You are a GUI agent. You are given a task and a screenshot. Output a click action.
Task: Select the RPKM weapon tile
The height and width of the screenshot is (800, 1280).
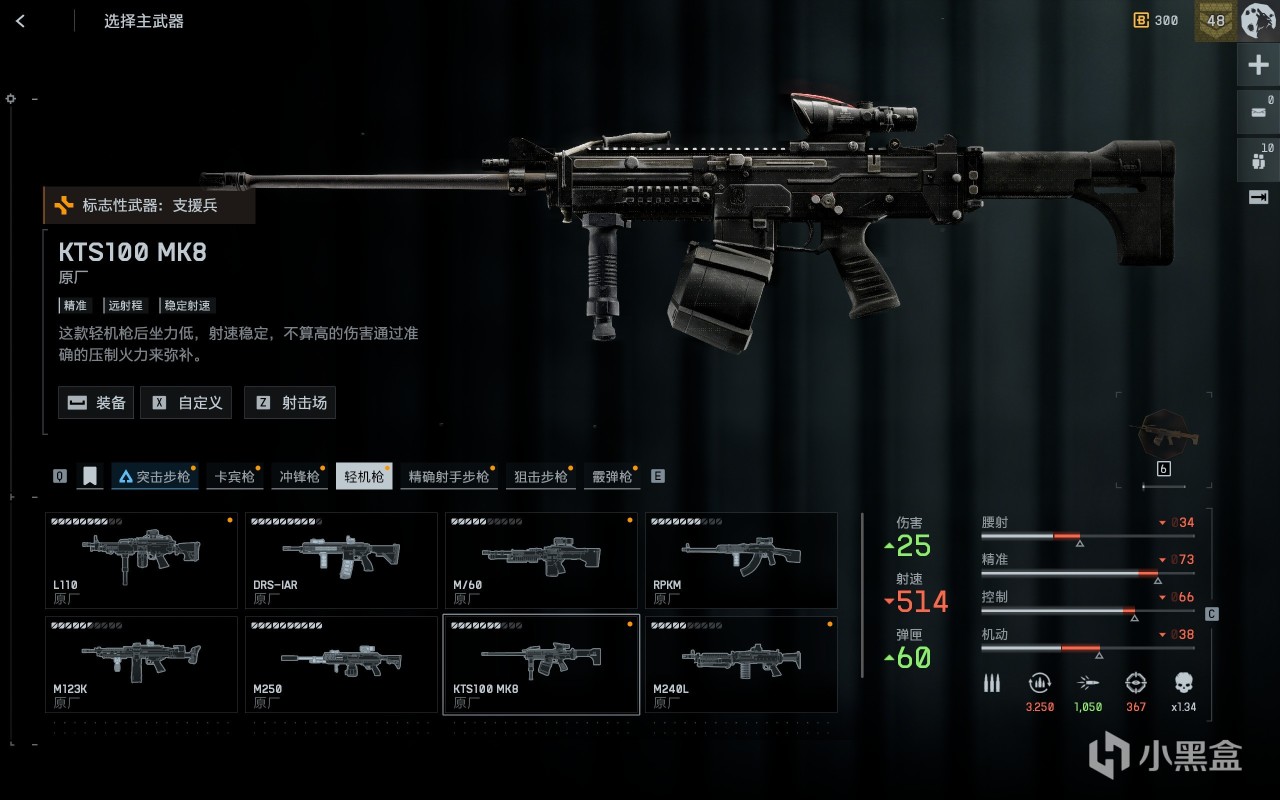coord(741,560)
